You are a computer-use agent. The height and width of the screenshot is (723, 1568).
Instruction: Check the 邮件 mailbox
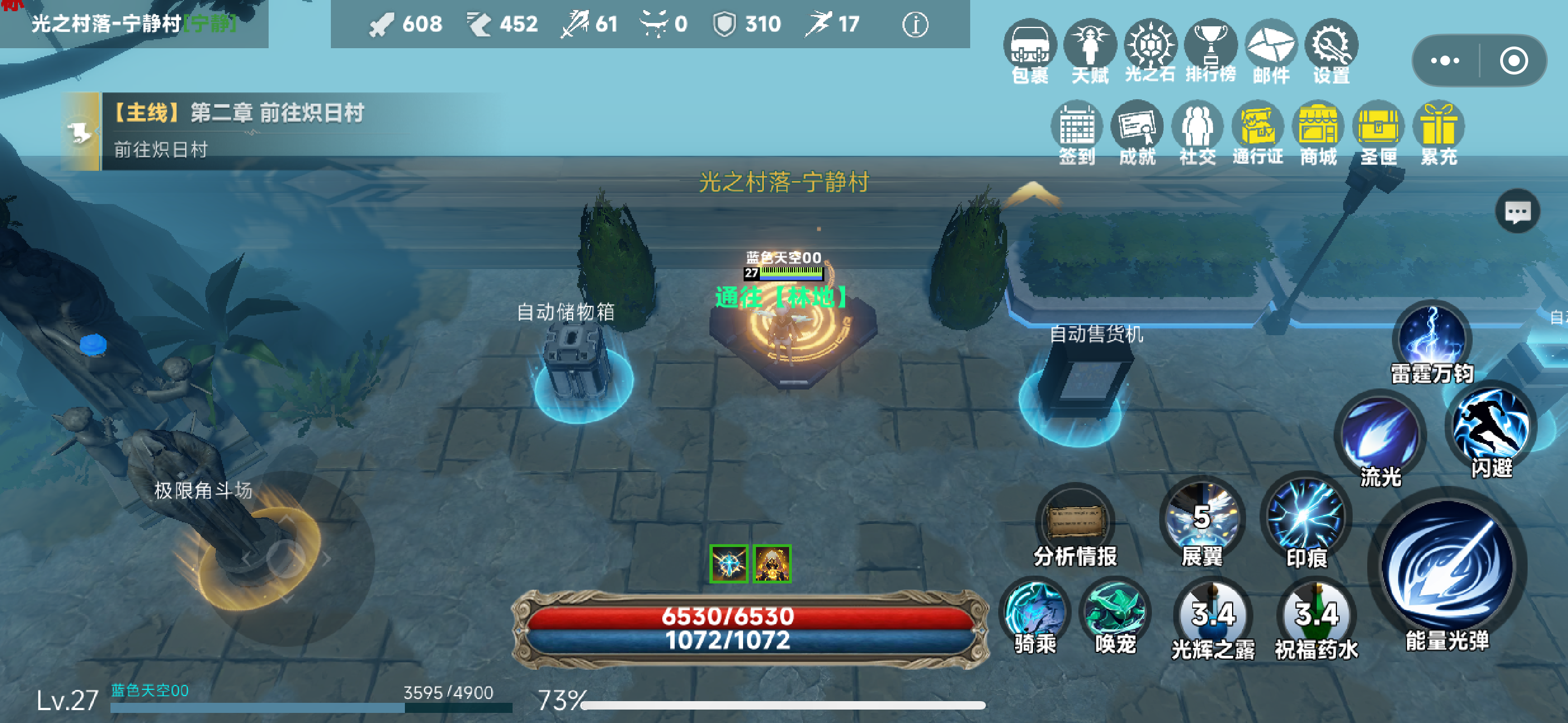[x=1270, y=45]
